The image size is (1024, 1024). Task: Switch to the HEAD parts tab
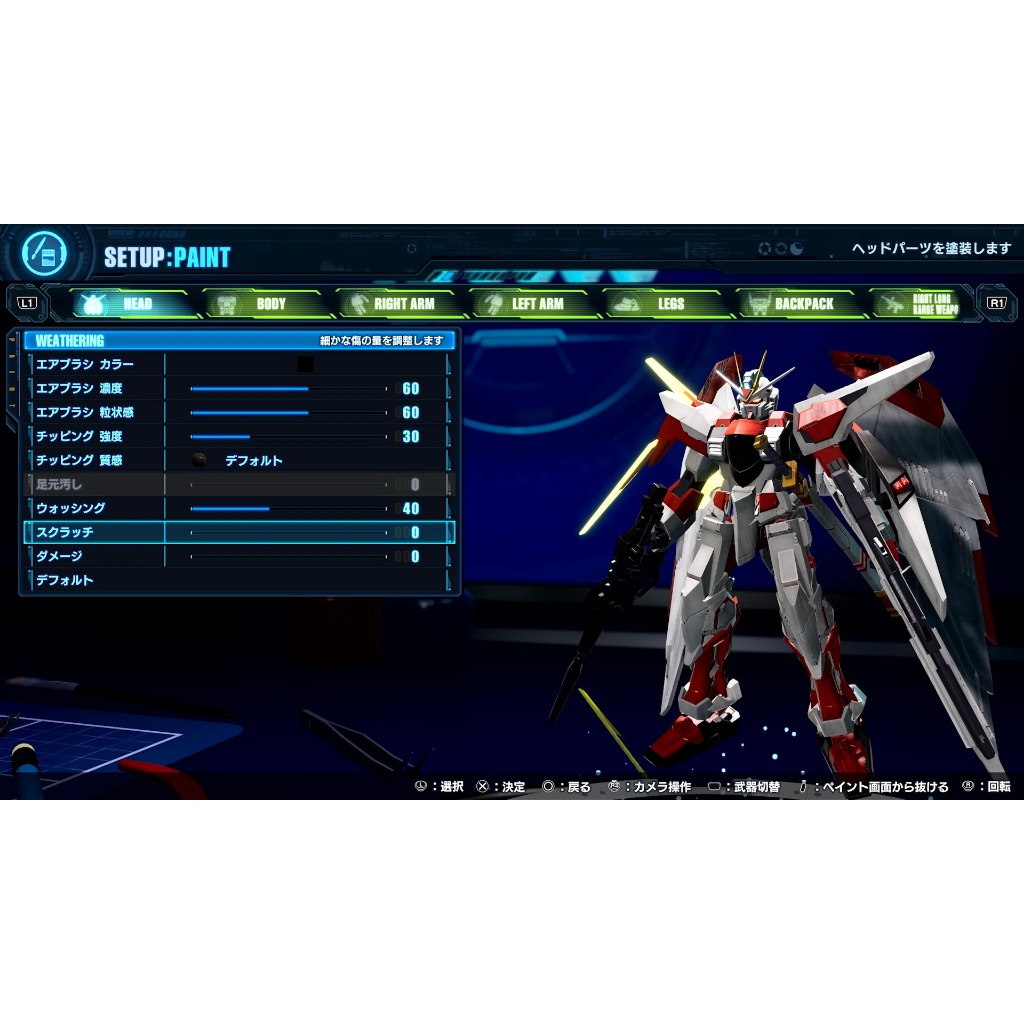129,304
